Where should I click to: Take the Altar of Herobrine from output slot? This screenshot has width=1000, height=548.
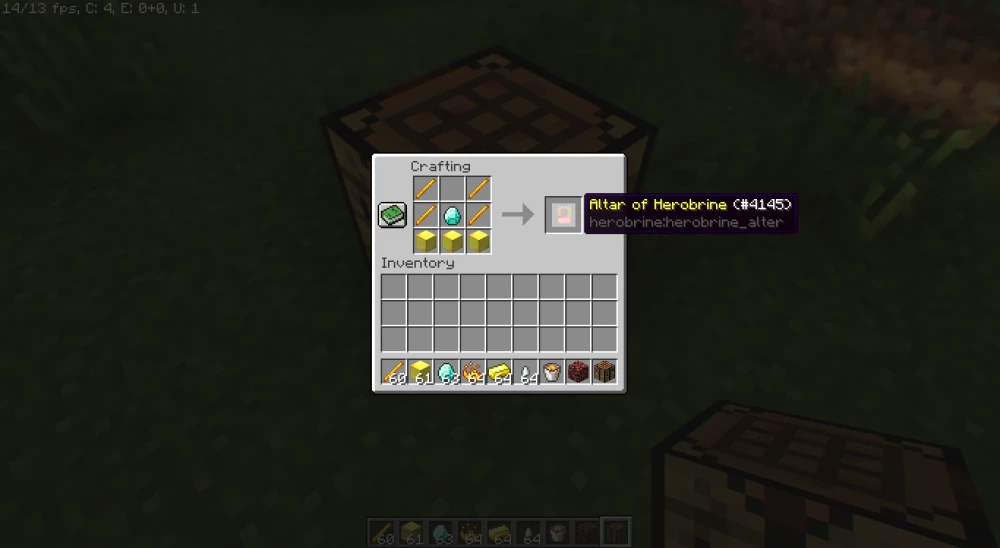pyautogui.click(x=563, y=214)
